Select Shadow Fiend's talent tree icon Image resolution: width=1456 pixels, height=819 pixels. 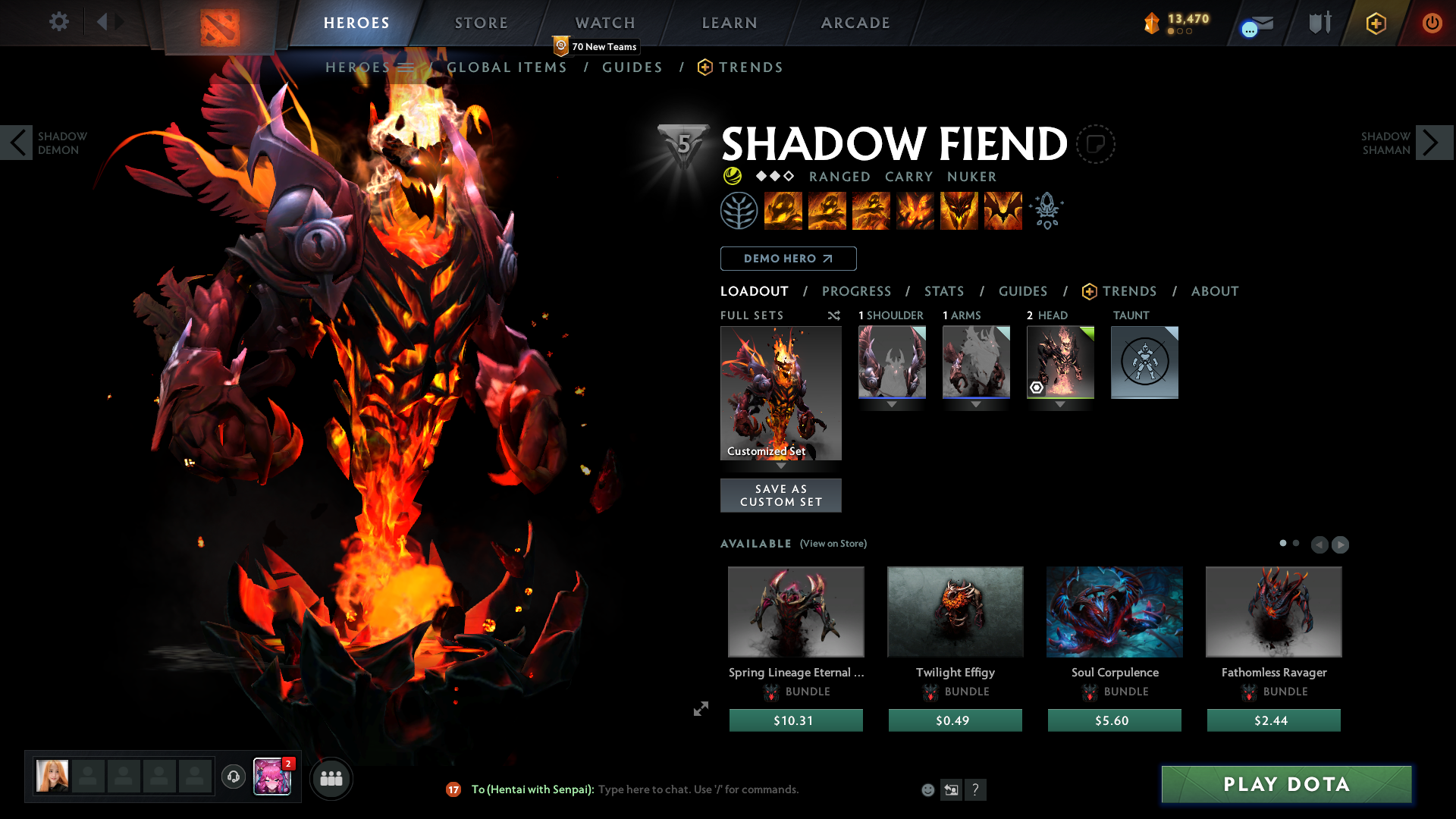click(x=739, y=210)
